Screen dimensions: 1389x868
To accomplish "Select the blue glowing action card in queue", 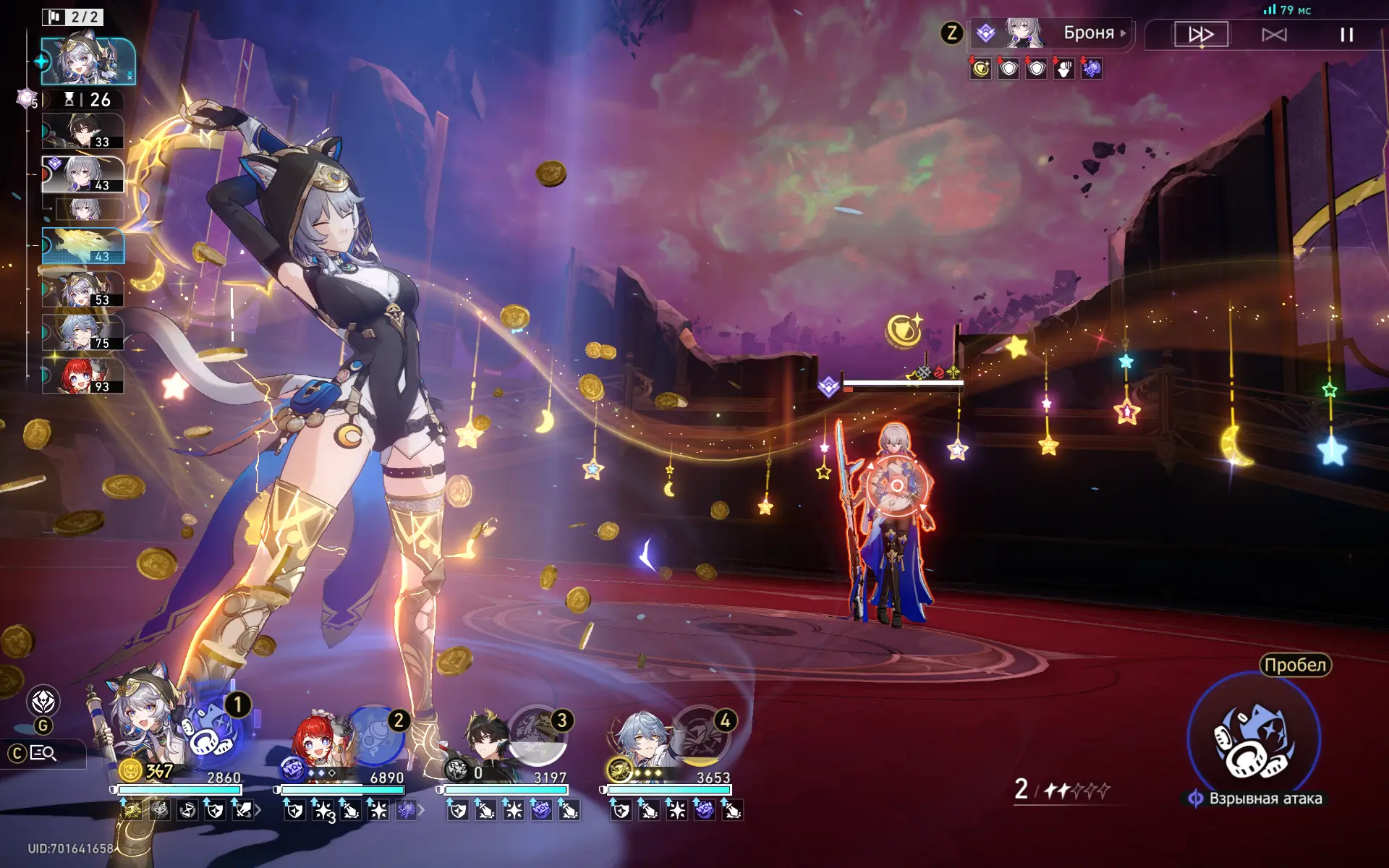I will 83,246.
